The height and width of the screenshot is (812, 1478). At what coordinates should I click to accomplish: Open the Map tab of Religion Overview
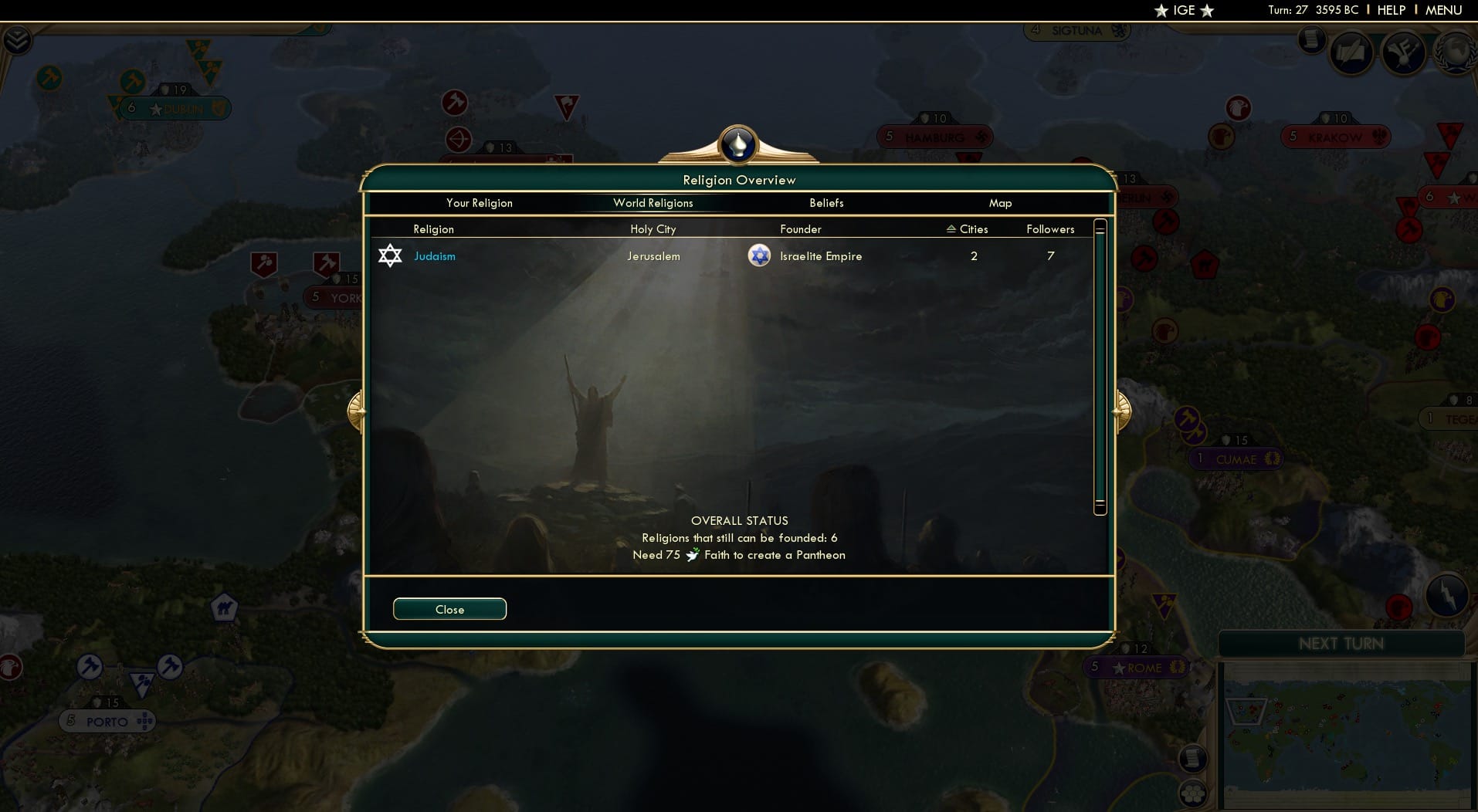click(x=1000, y=203)
